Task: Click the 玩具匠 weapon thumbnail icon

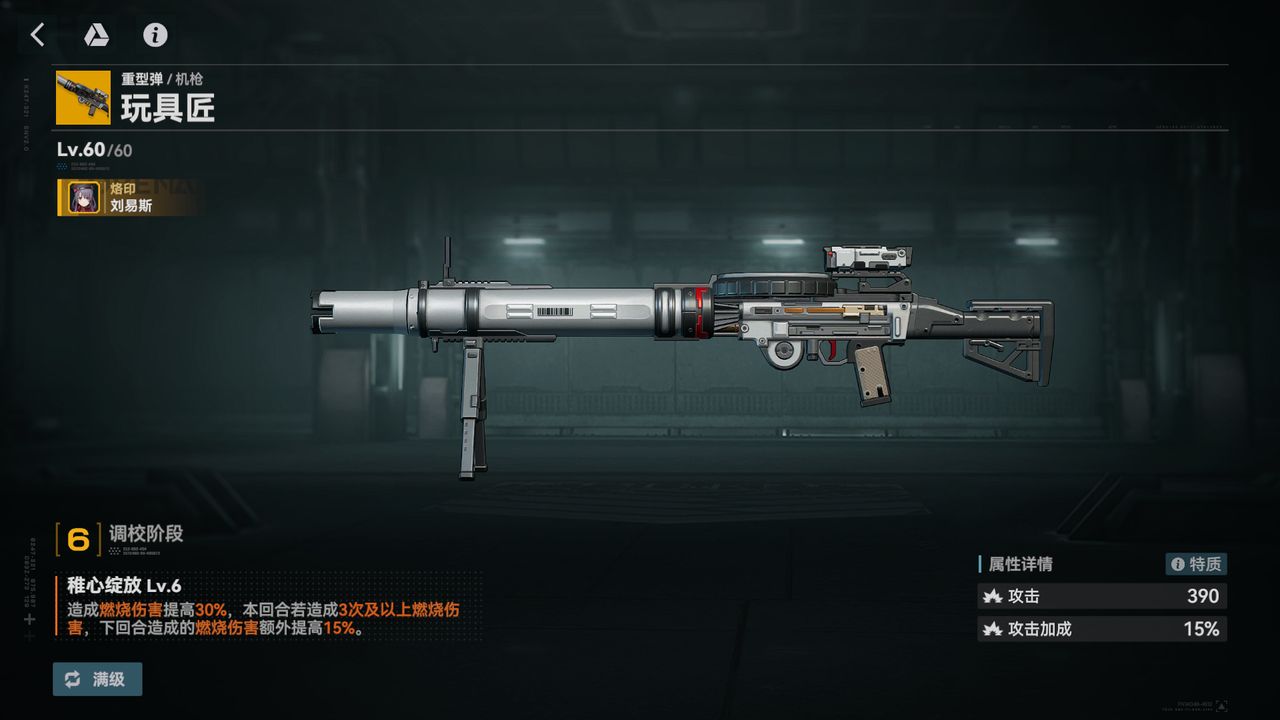Action: [83, 97]
